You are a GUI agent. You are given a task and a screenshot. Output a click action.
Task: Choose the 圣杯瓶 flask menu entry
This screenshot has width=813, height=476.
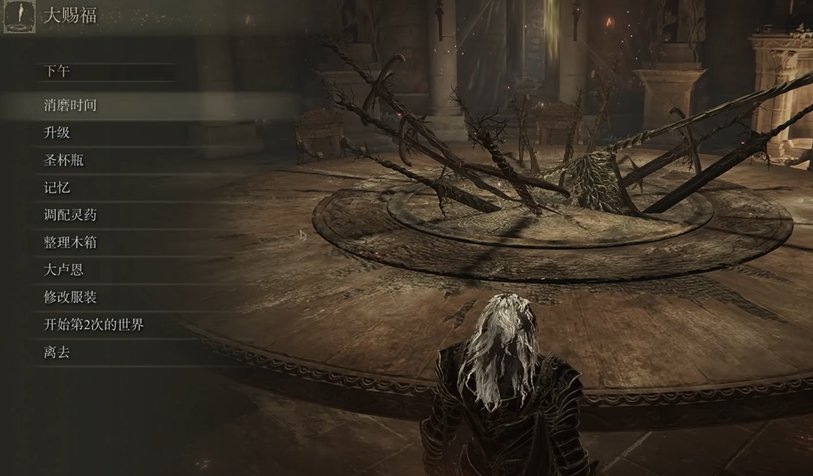[63, 160]
